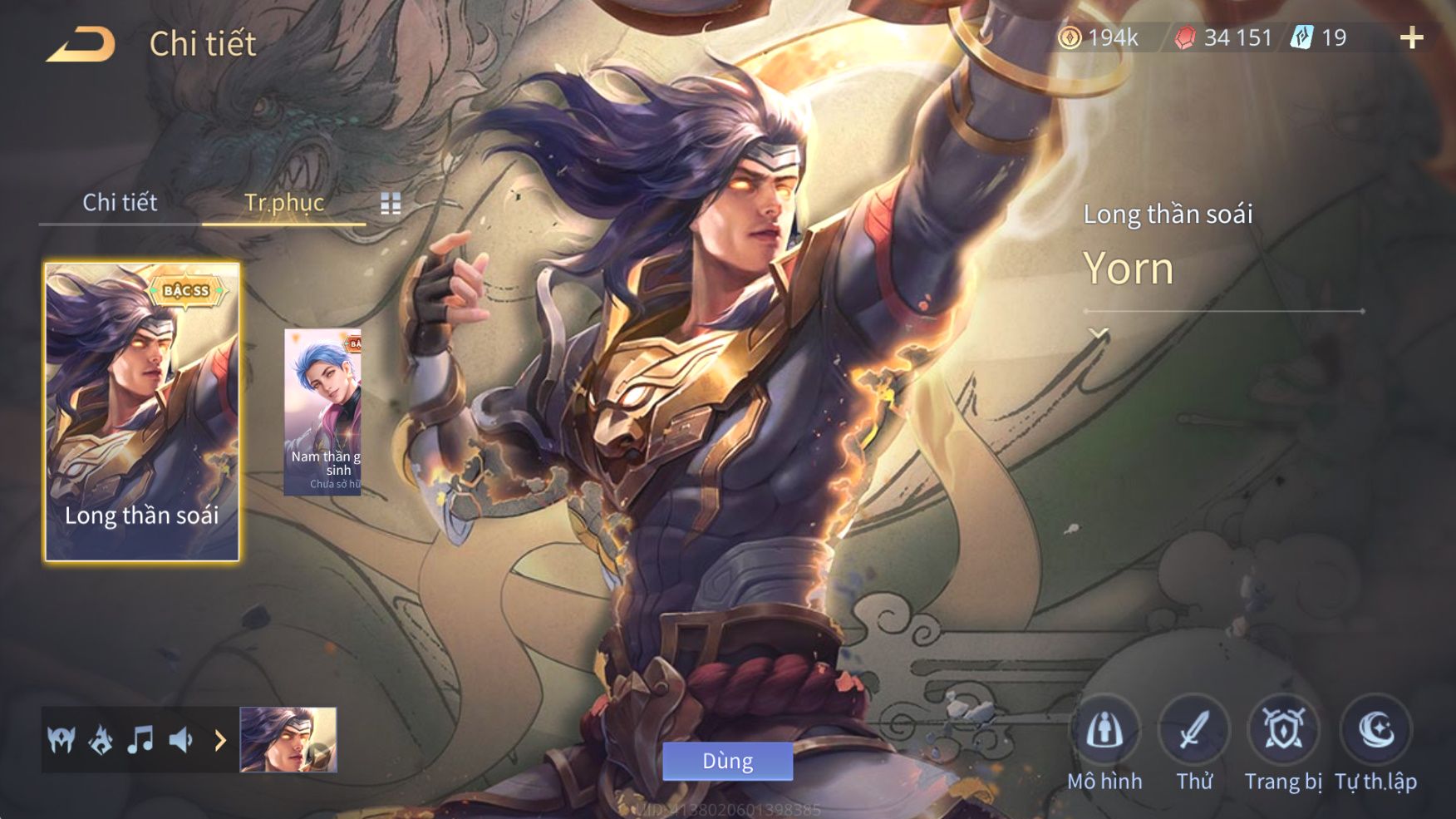Image resolution: width=1456 pixels, height=819 pixels.
Task: Go back using the golden arrow
Action: click(81, 44)
